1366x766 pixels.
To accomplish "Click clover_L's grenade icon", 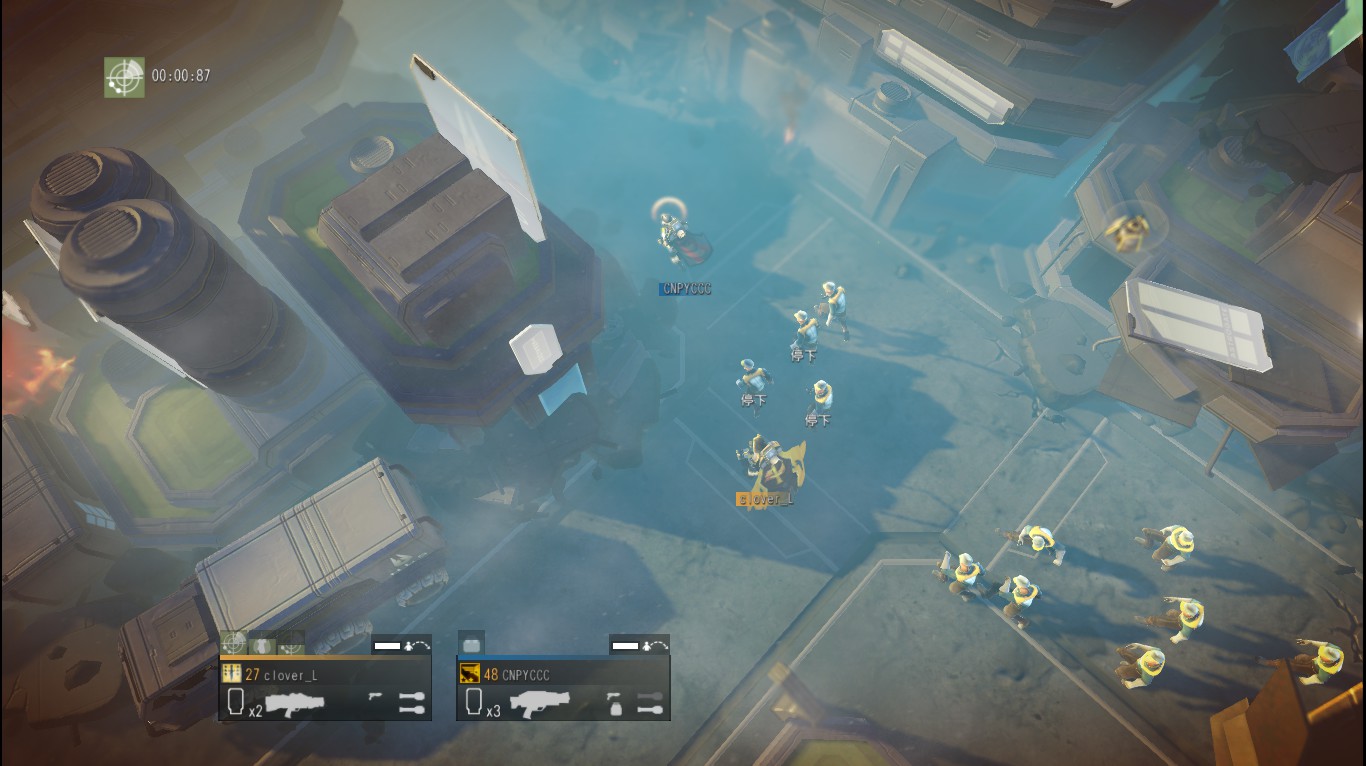I will pyautogui.click(x=411, y=700).
